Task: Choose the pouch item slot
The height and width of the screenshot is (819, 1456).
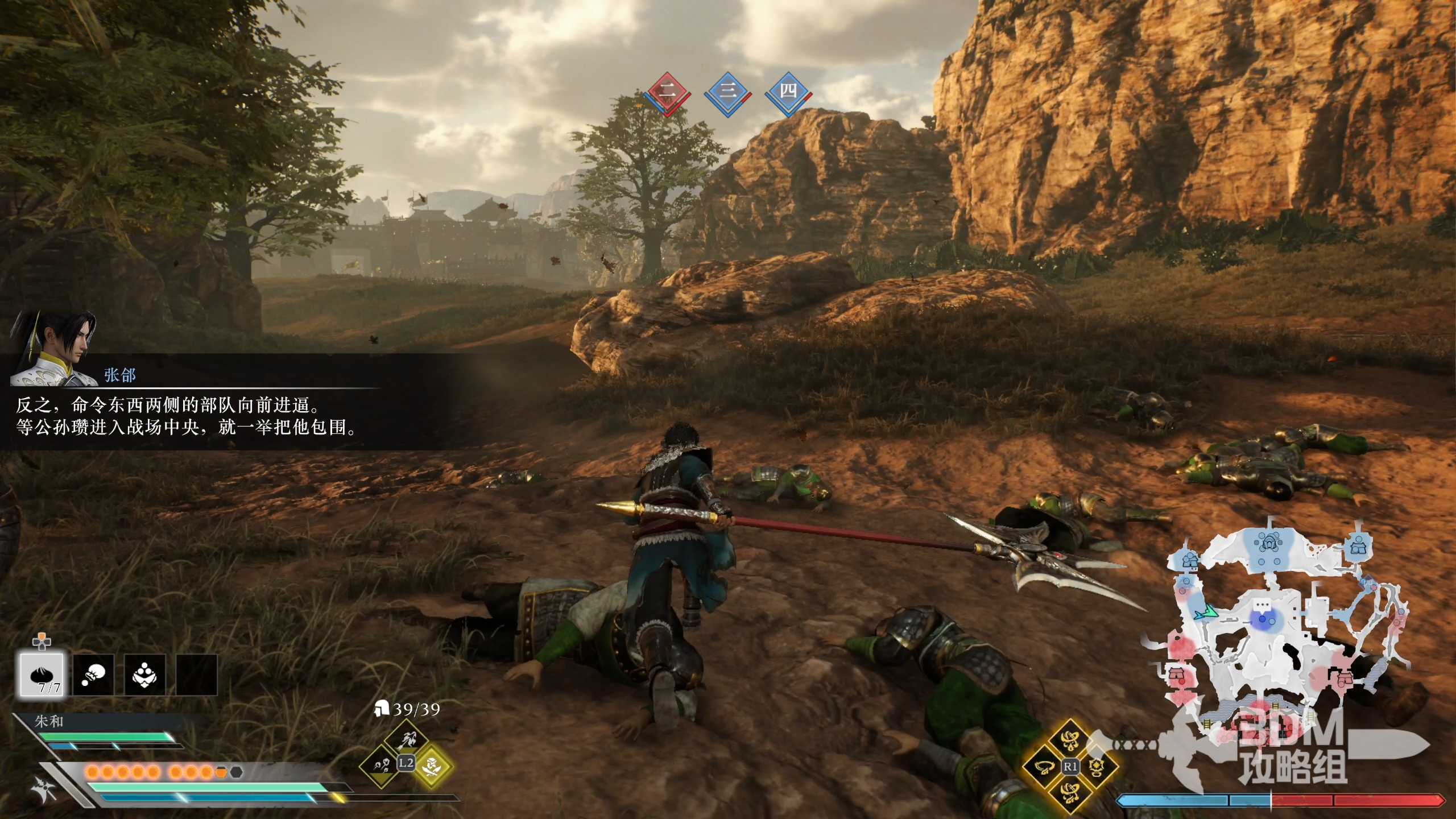Action: 93,675
